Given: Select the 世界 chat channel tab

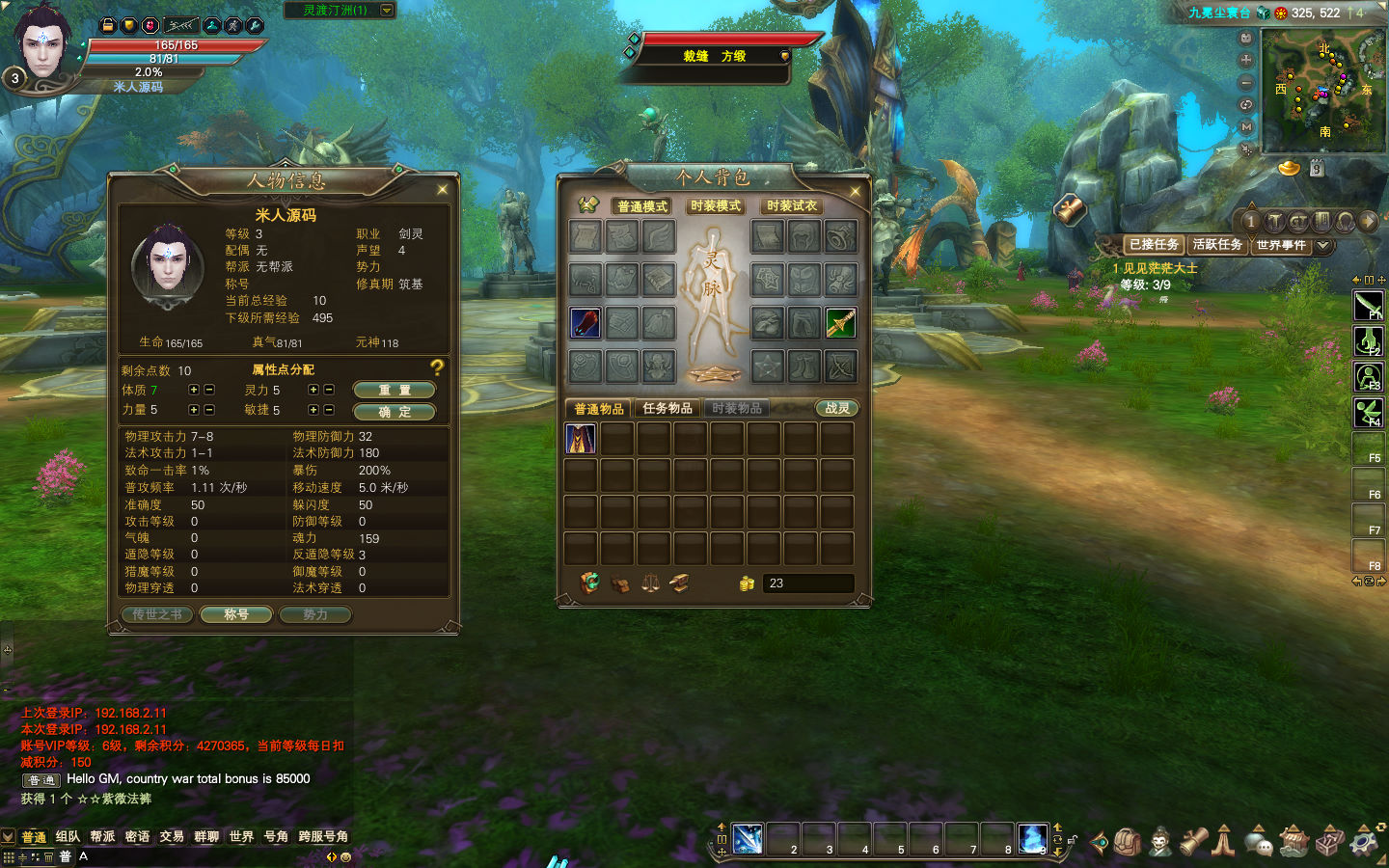Looking at the screenshot, I should point(241,836).
